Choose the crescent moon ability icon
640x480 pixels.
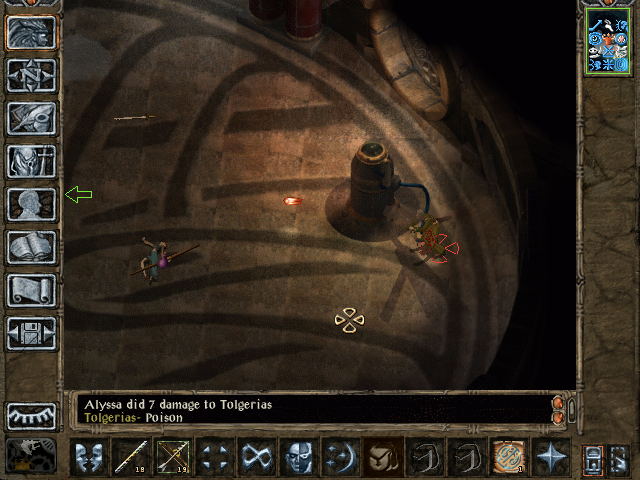coord(341,457)
